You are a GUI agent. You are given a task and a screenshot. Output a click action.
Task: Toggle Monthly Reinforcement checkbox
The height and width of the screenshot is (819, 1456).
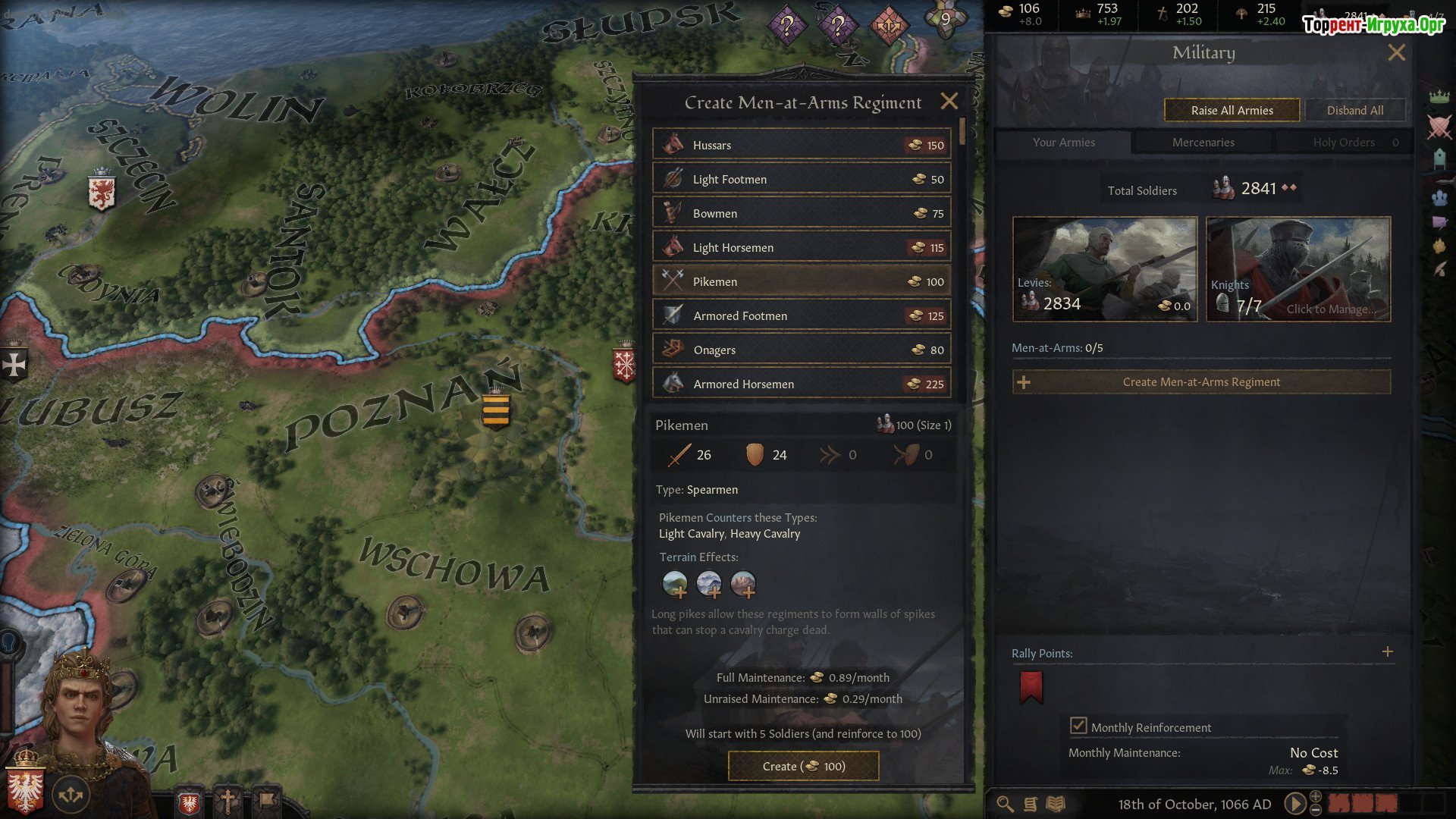[x=1078, y=726]
